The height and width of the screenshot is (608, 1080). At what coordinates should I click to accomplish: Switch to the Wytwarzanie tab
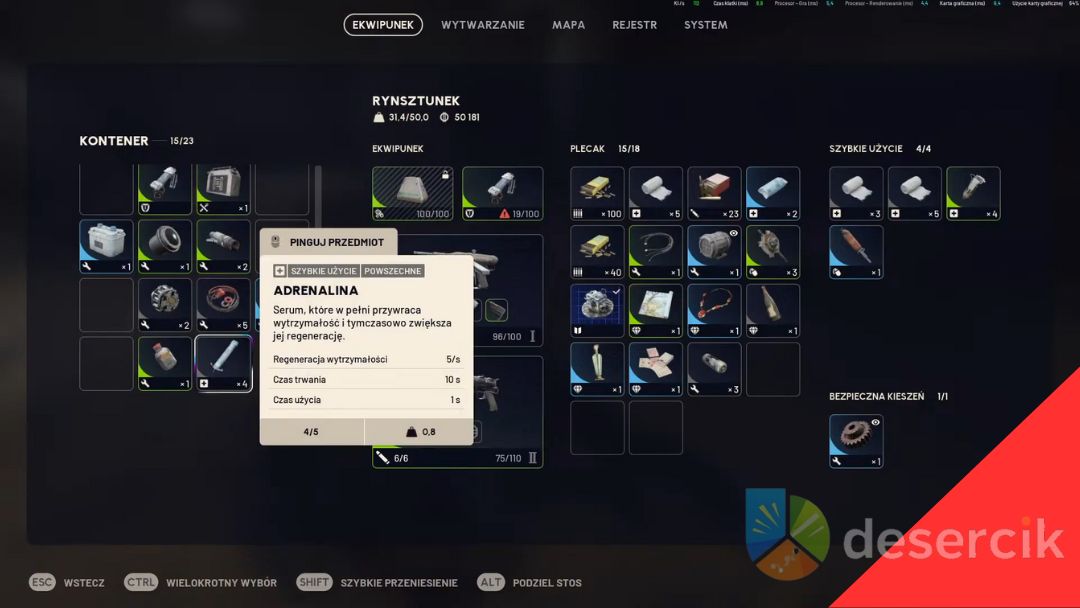pyautogui.click(x=482, y=25)
